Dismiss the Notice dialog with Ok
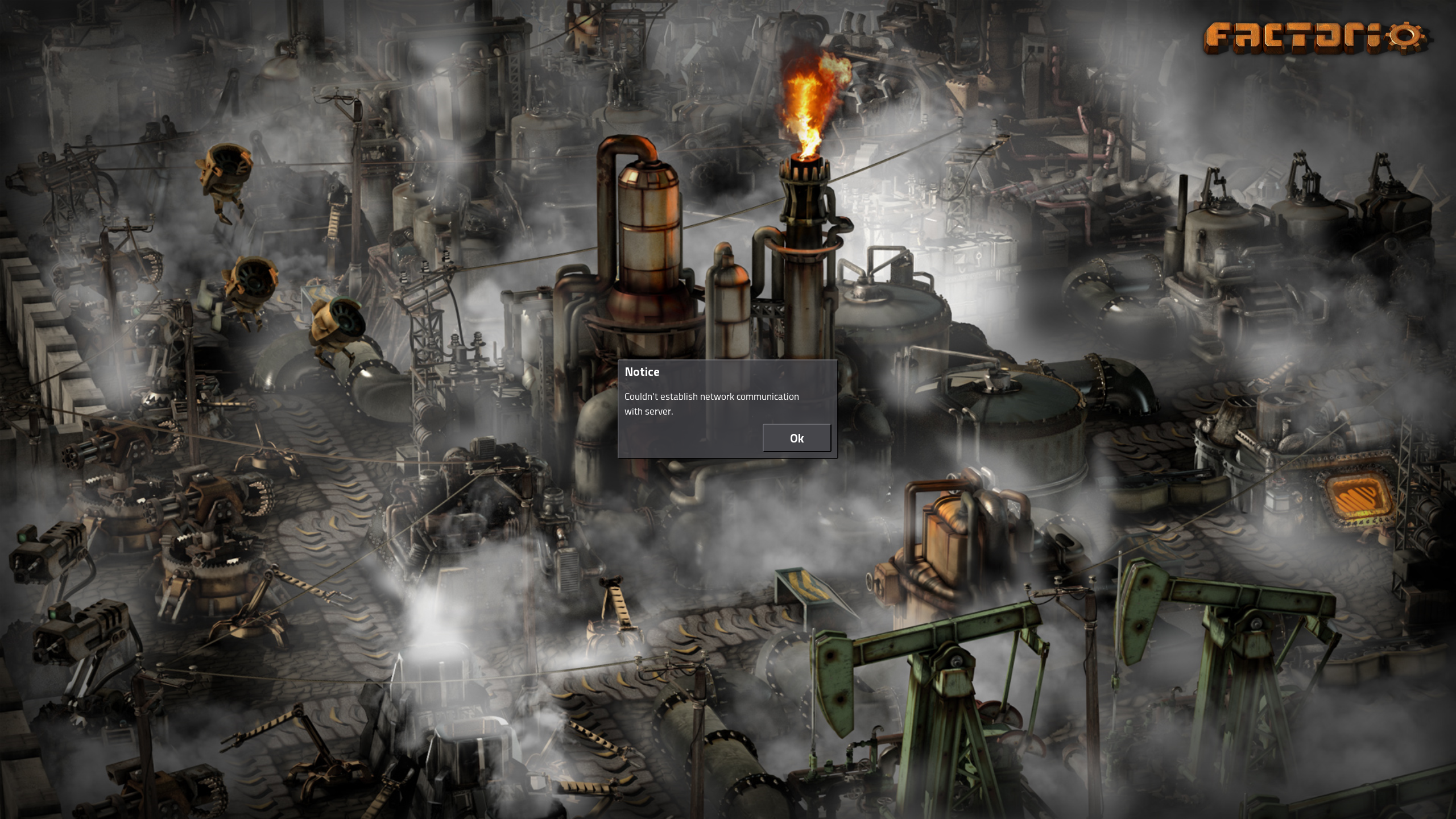Image resolution: width=1456 pixels, height=819 pixels. click(x=796, y=438)
